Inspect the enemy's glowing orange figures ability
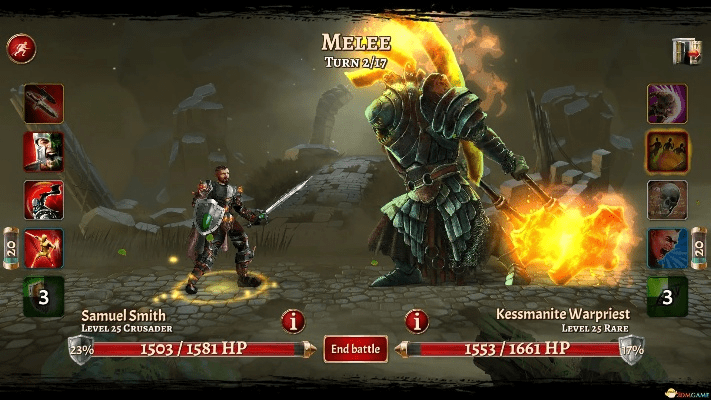The height and width of the screenshot is (400, 711). [x=667, y=151]
